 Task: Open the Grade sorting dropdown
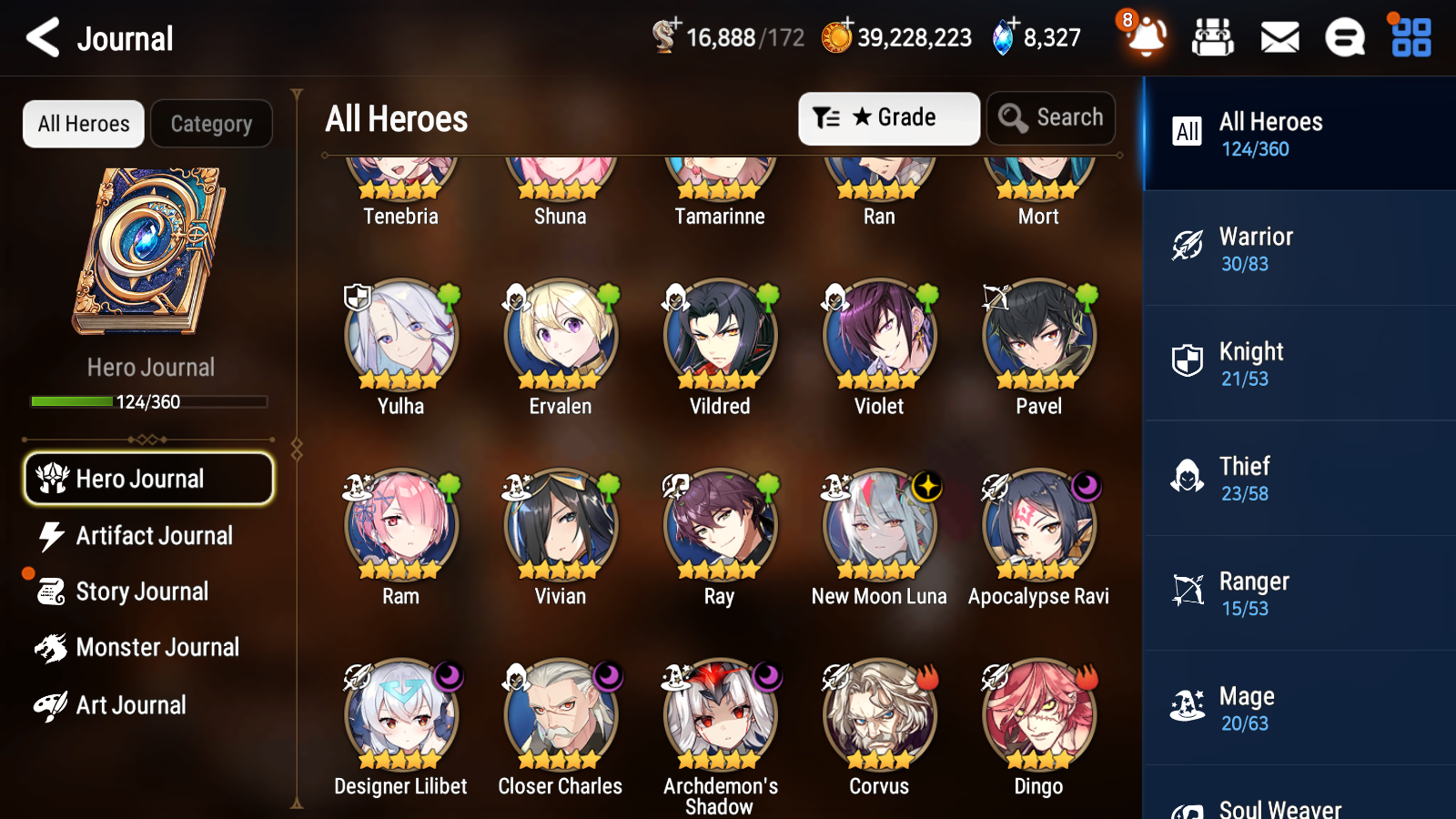click(x=888, y=117)
